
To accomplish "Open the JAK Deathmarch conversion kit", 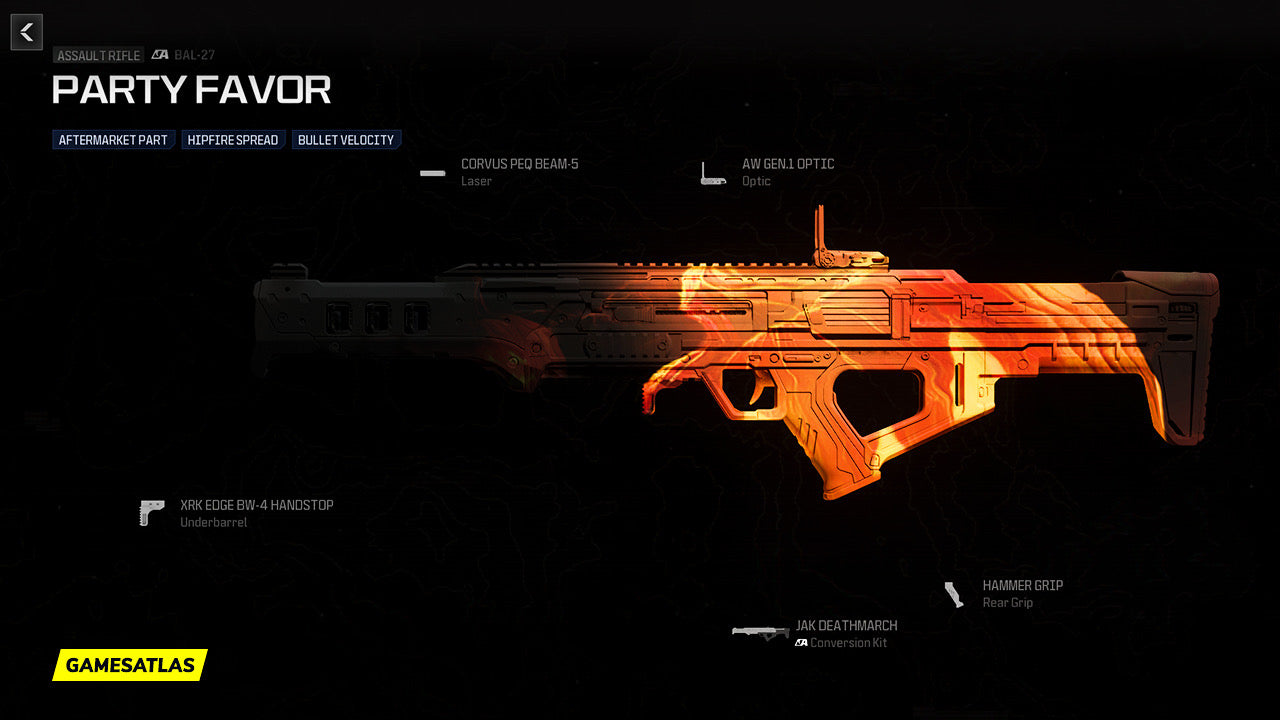I will 846,626.
